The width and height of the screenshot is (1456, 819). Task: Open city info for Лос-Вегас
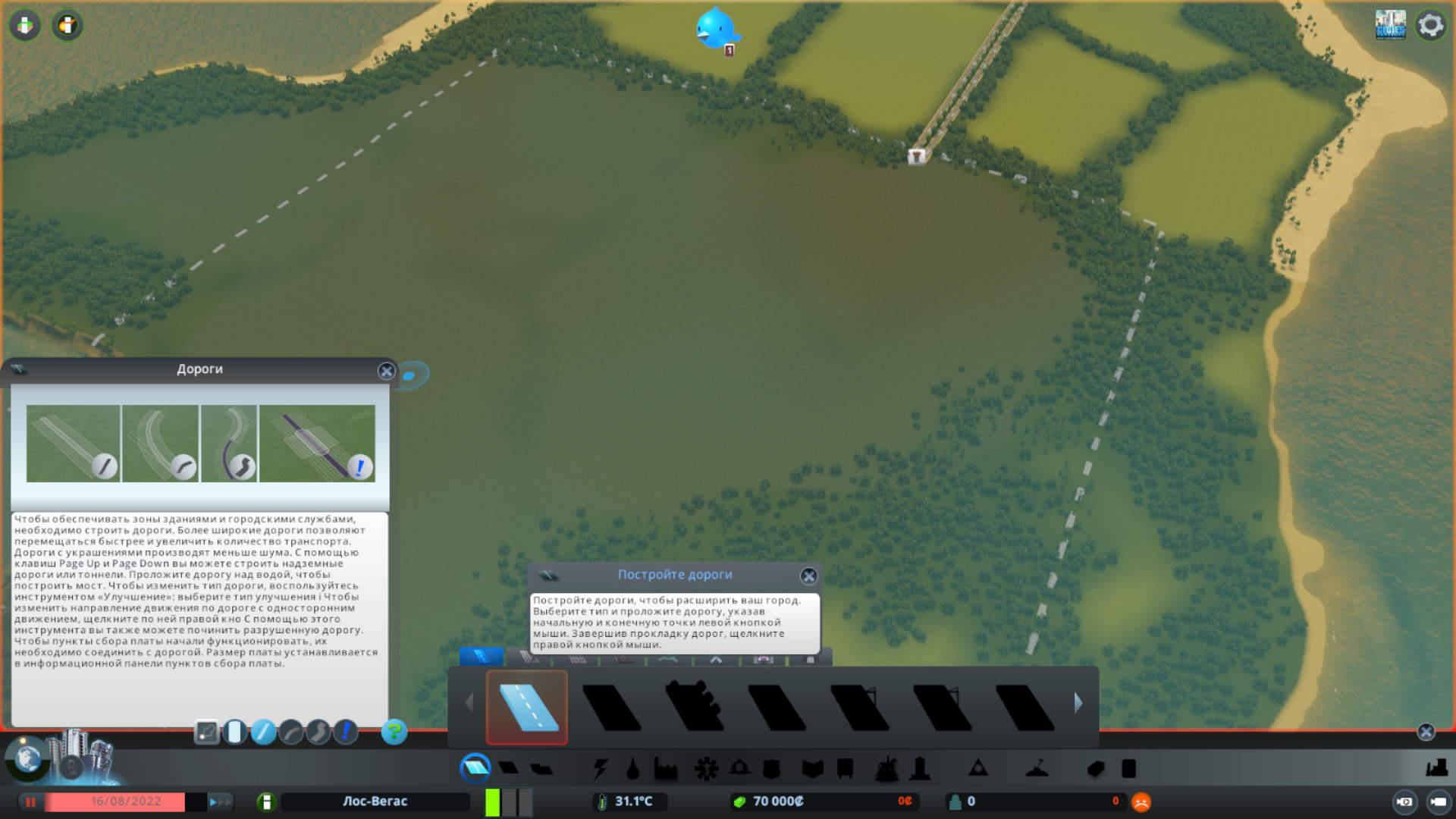click(x=266, y=802)
